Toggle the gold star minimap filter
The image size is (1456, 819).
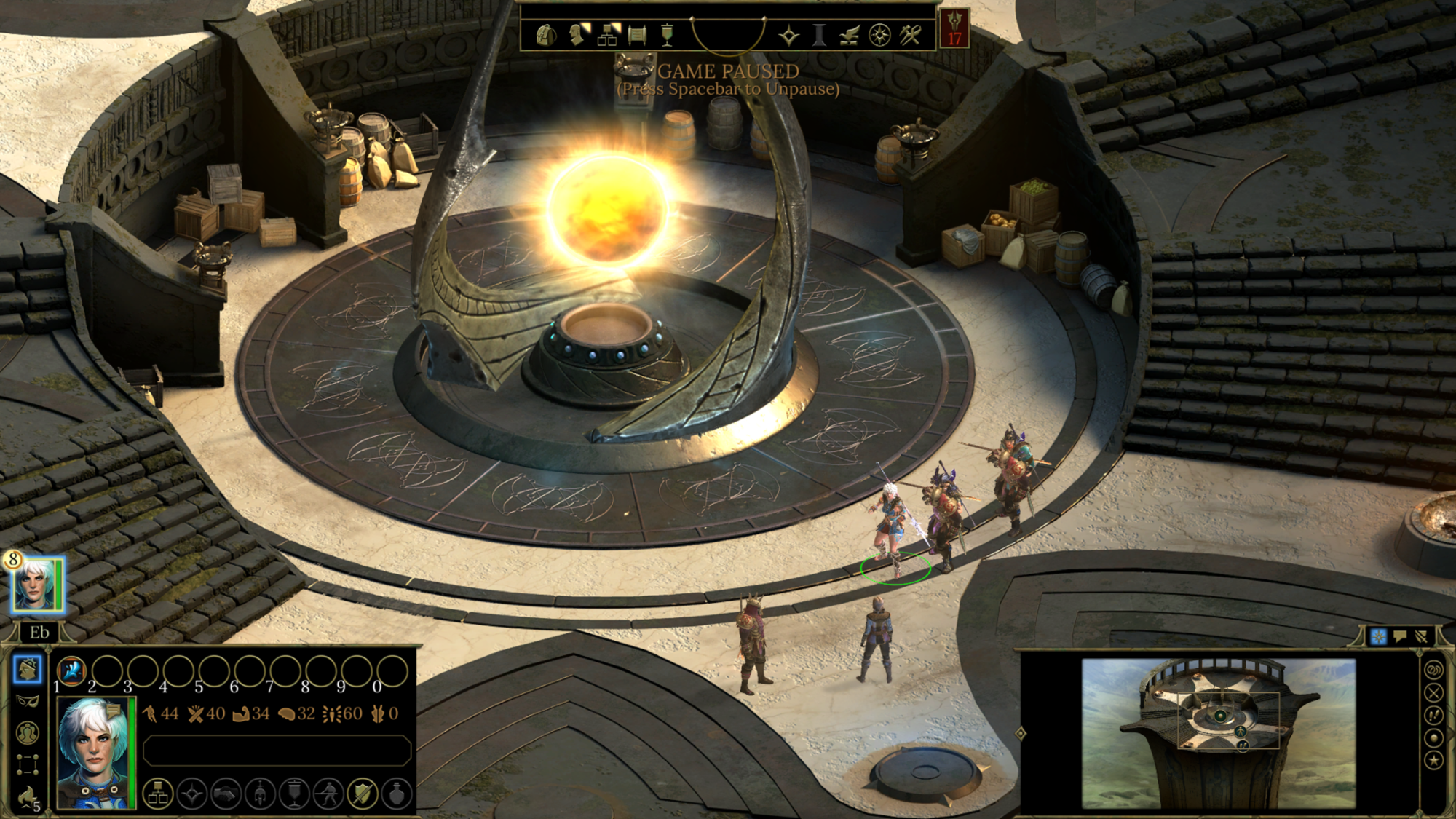pos(1433,761)
